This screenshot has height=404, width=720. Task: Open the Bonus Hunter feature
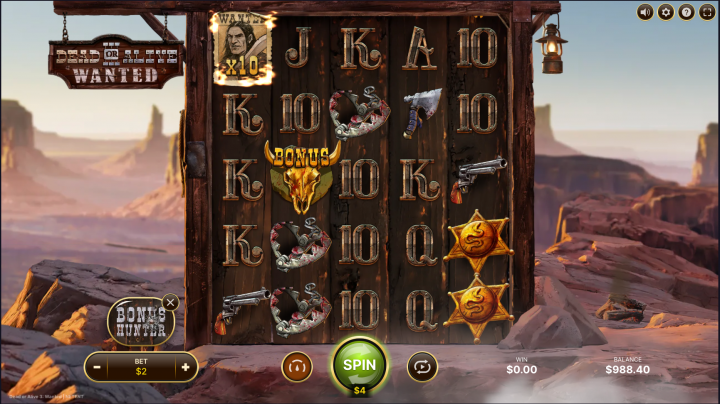pyautogui.click(x=140, y=322)
